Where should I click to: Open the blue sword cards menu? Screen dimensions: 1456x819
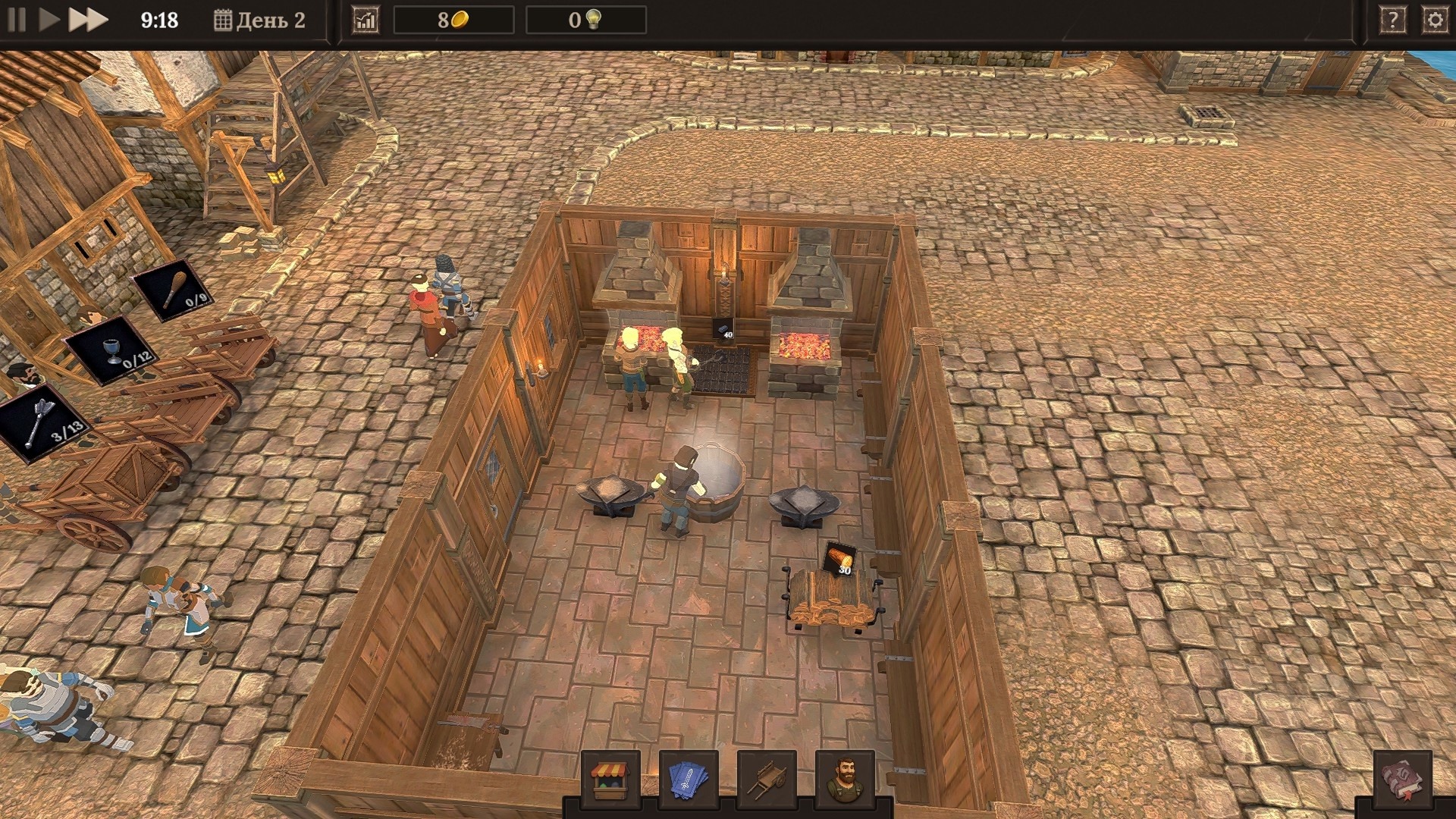coord(689,780)
